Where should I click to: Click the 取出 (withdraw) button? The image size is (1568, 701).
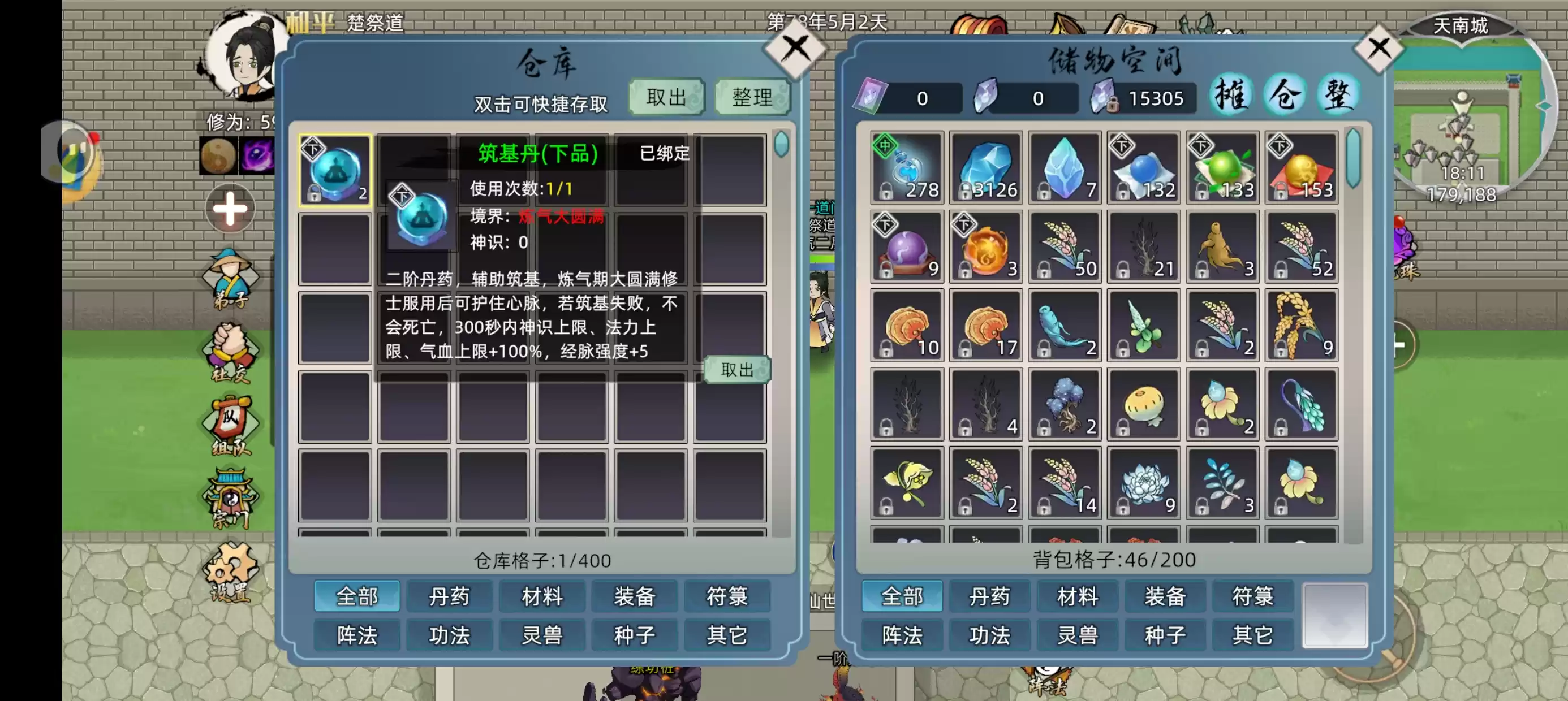pyautogui.click(x=665, y=96)
